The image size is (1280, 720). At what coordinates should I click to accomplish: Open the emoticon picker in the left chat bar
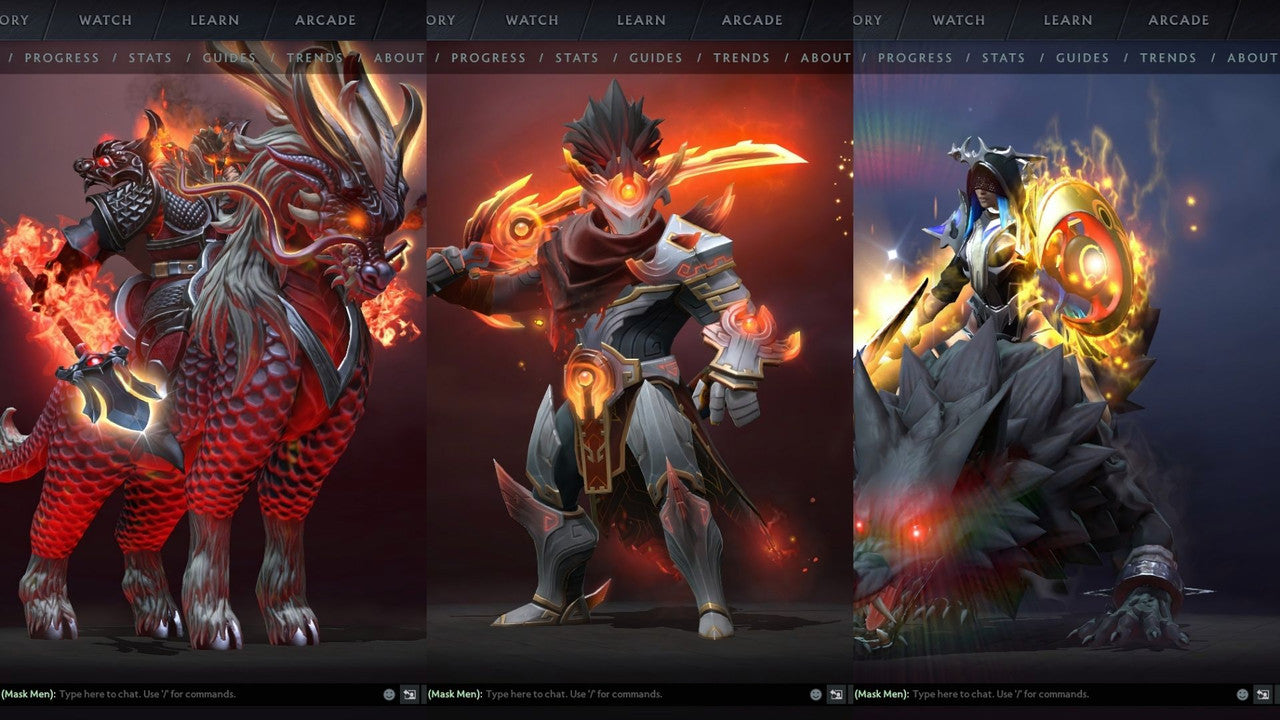(x=390, y=693)
